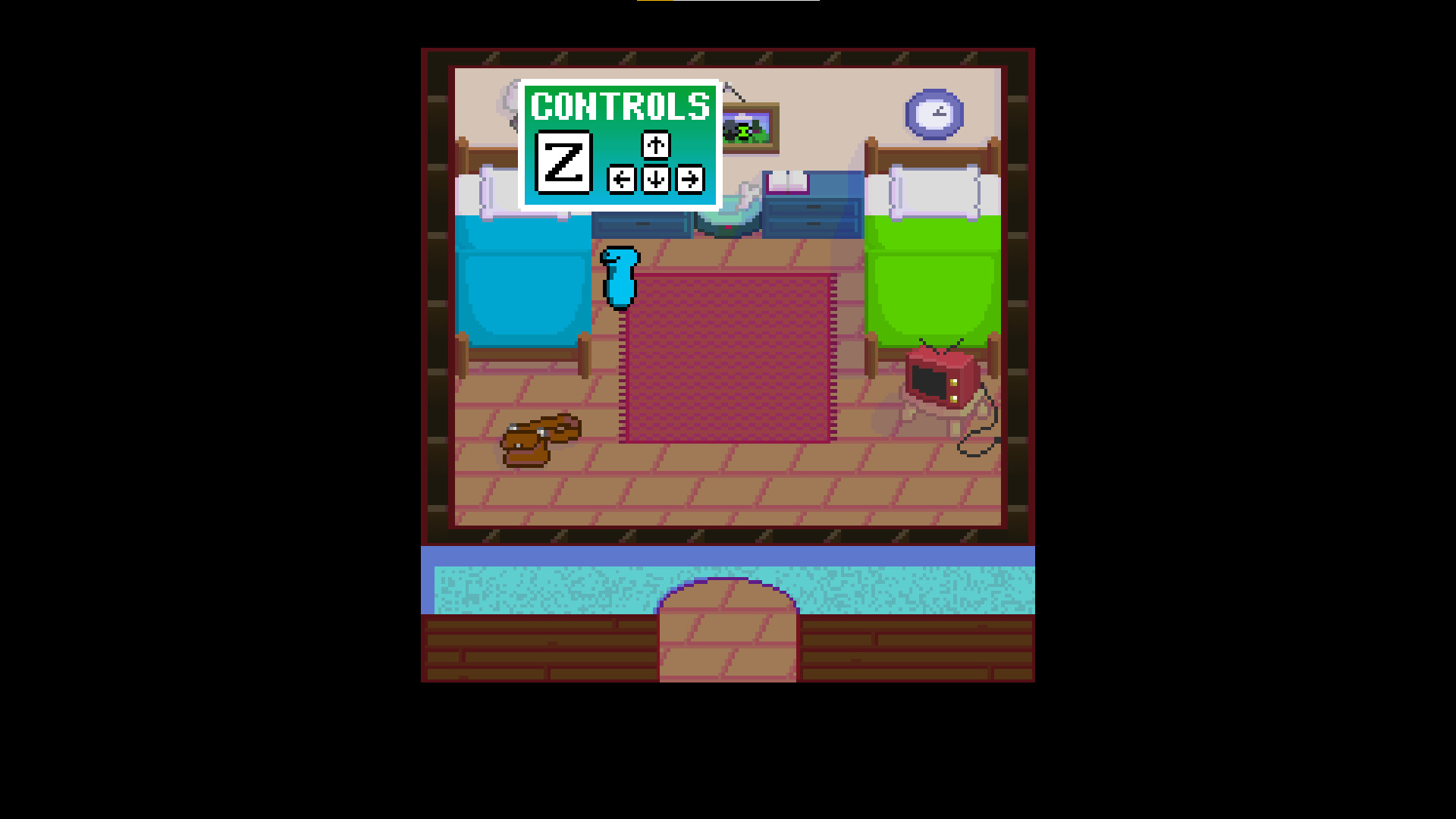This screenshot has width=1456, height=819.
Task: Click the Z key icon in Controls panel
Action: click(565, 162)
